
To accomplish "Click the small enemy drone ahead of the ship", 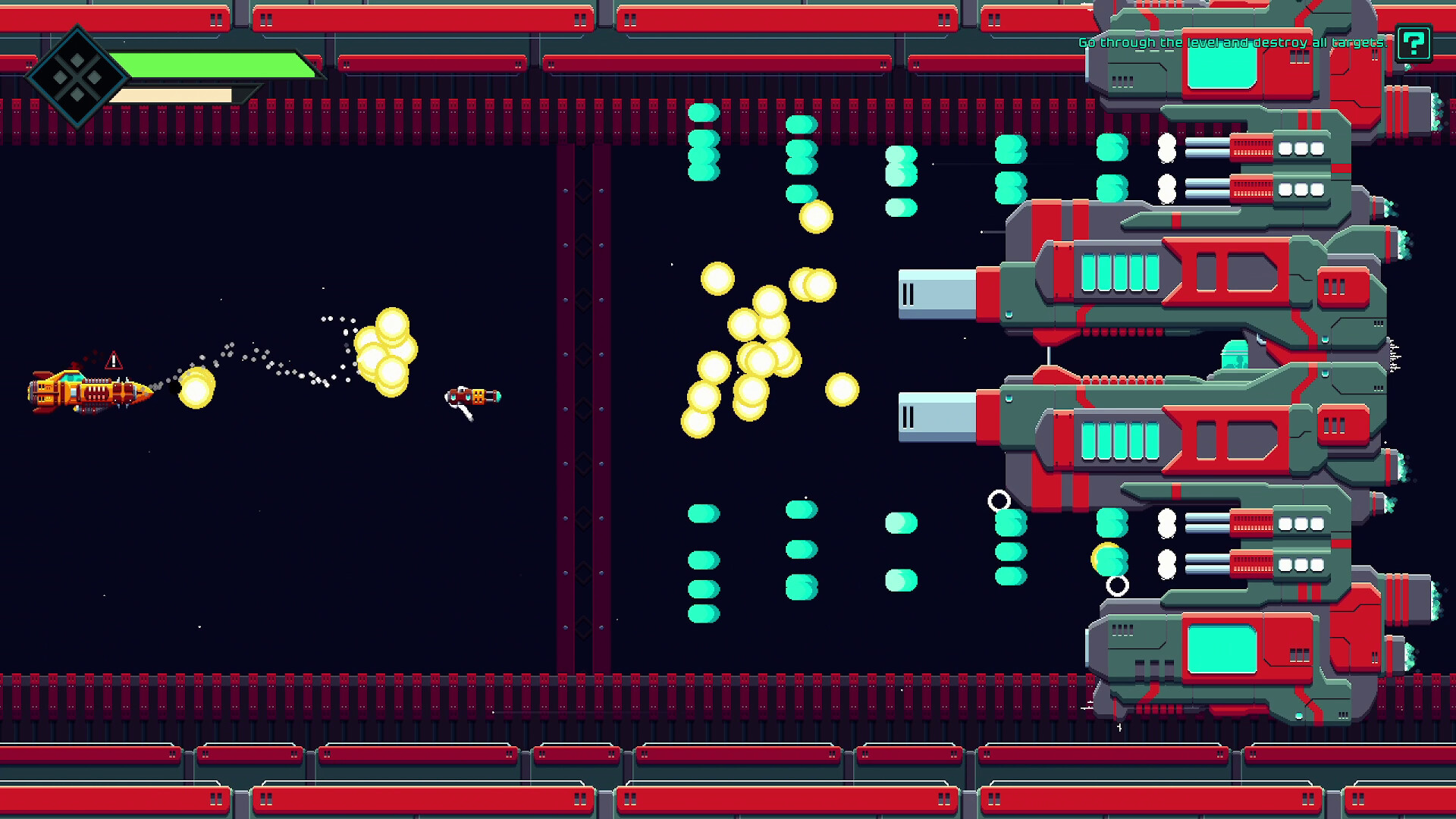I will pos(474,396).
